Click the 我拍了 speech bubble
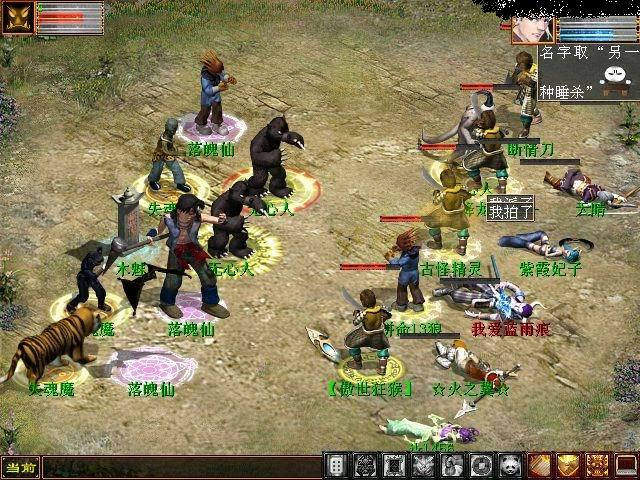This screenshot has width=640, height=480. [x=511, y=209]
